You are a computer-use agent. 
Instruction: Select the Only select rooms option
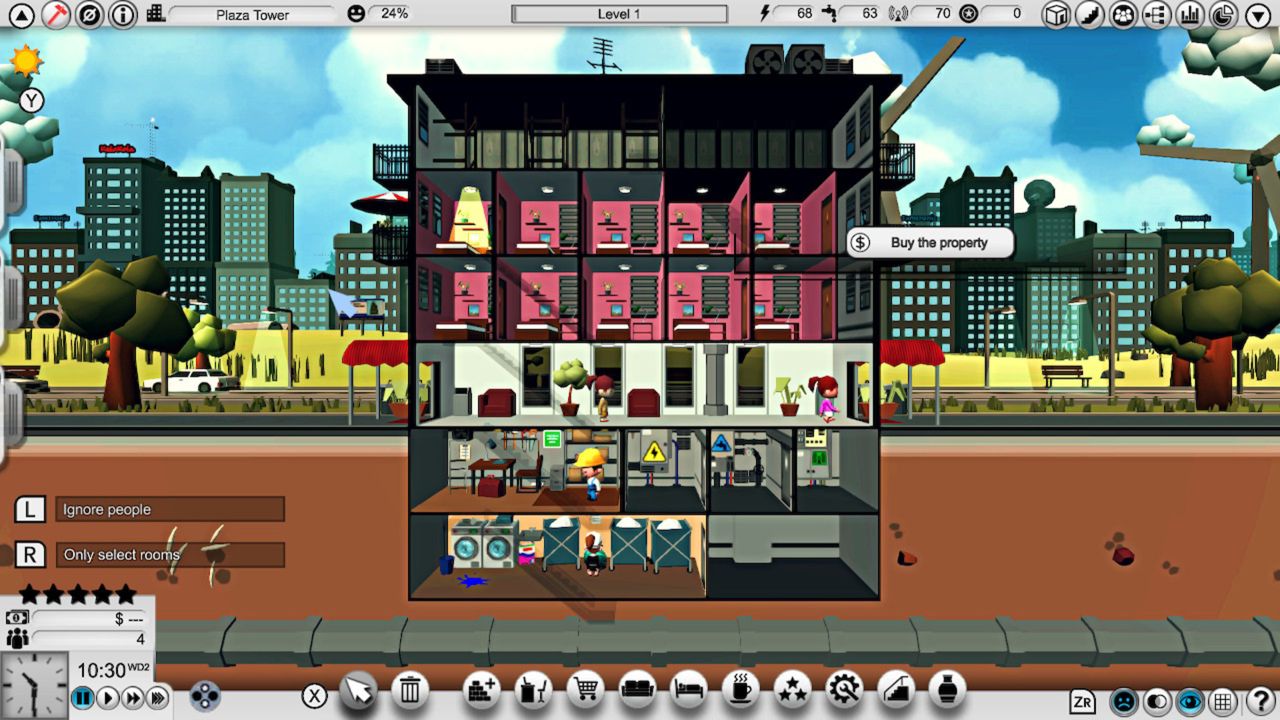(x=169, y=555)
